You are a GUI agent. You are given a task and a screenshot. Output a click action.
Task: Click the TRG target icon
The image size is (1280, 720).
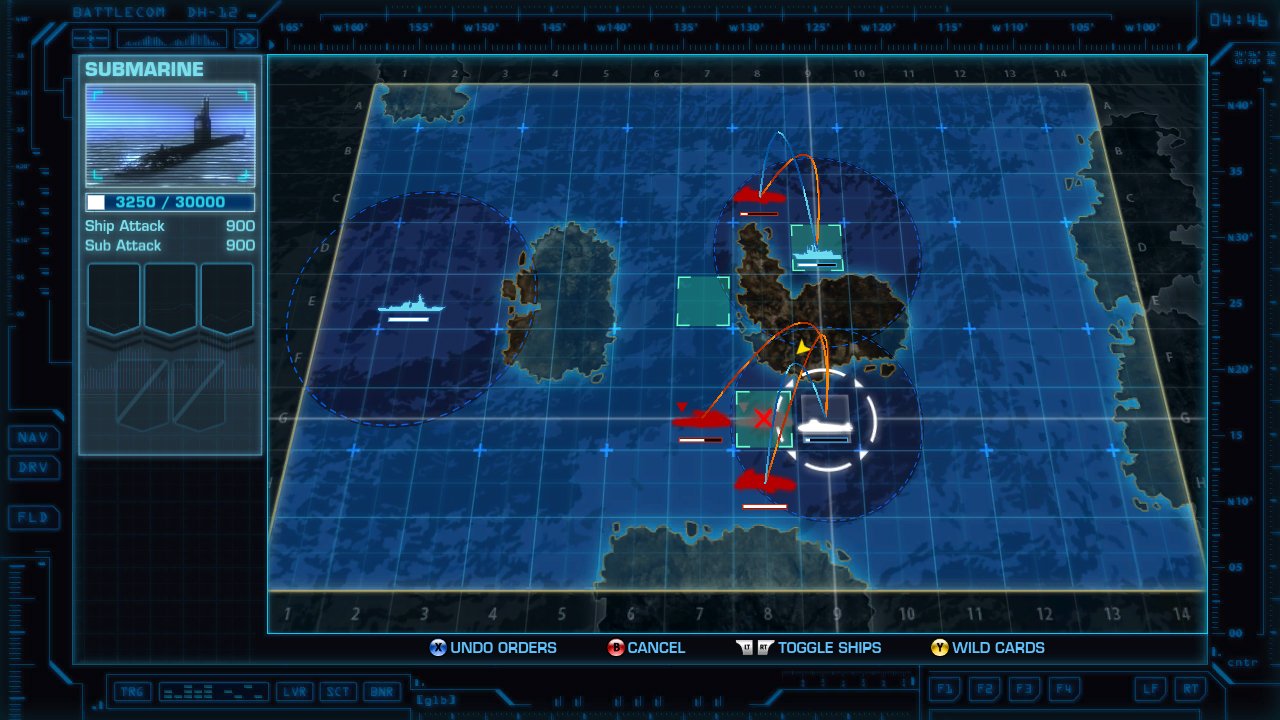pos(130,691)
